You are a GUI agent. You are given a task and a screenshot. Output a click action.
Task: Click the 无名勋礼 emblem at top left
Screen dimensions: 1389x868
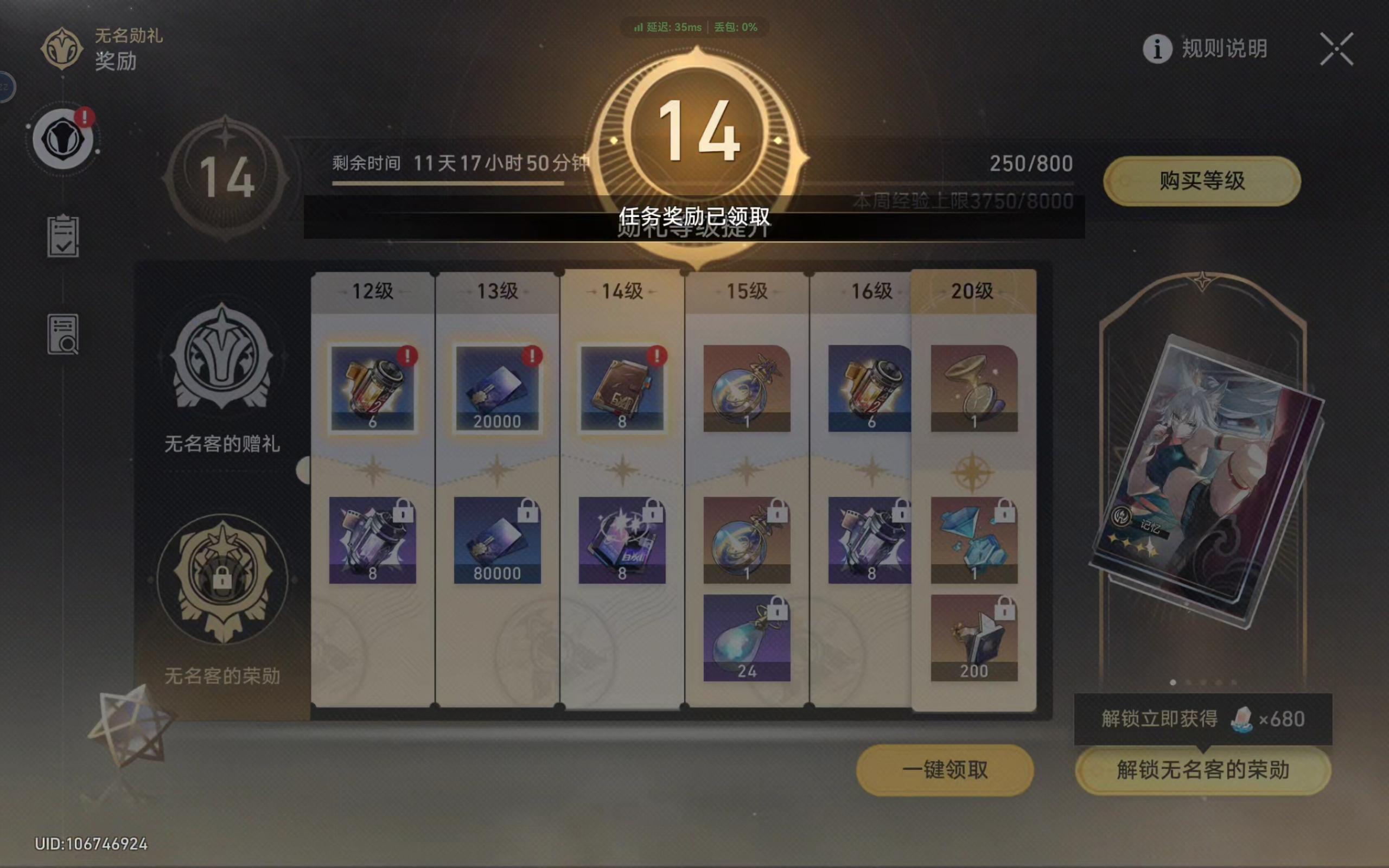(61, 49)
